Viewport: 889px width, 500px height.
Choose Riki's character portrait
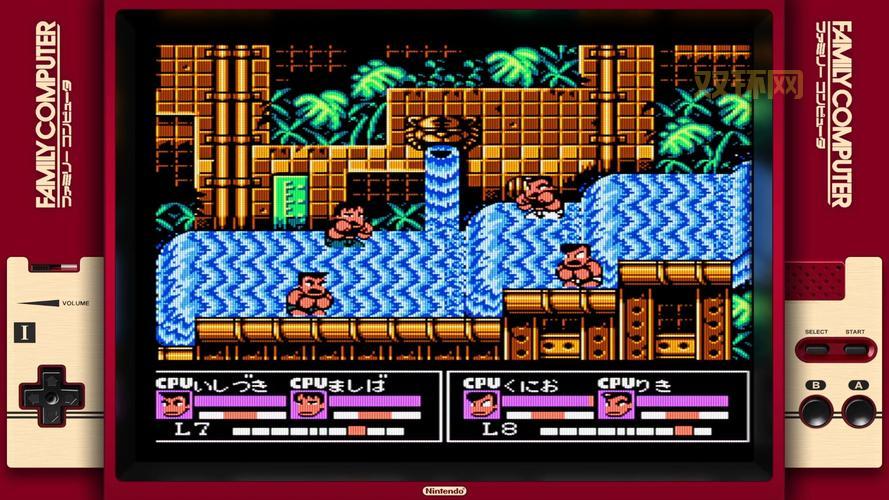[613, 405]
